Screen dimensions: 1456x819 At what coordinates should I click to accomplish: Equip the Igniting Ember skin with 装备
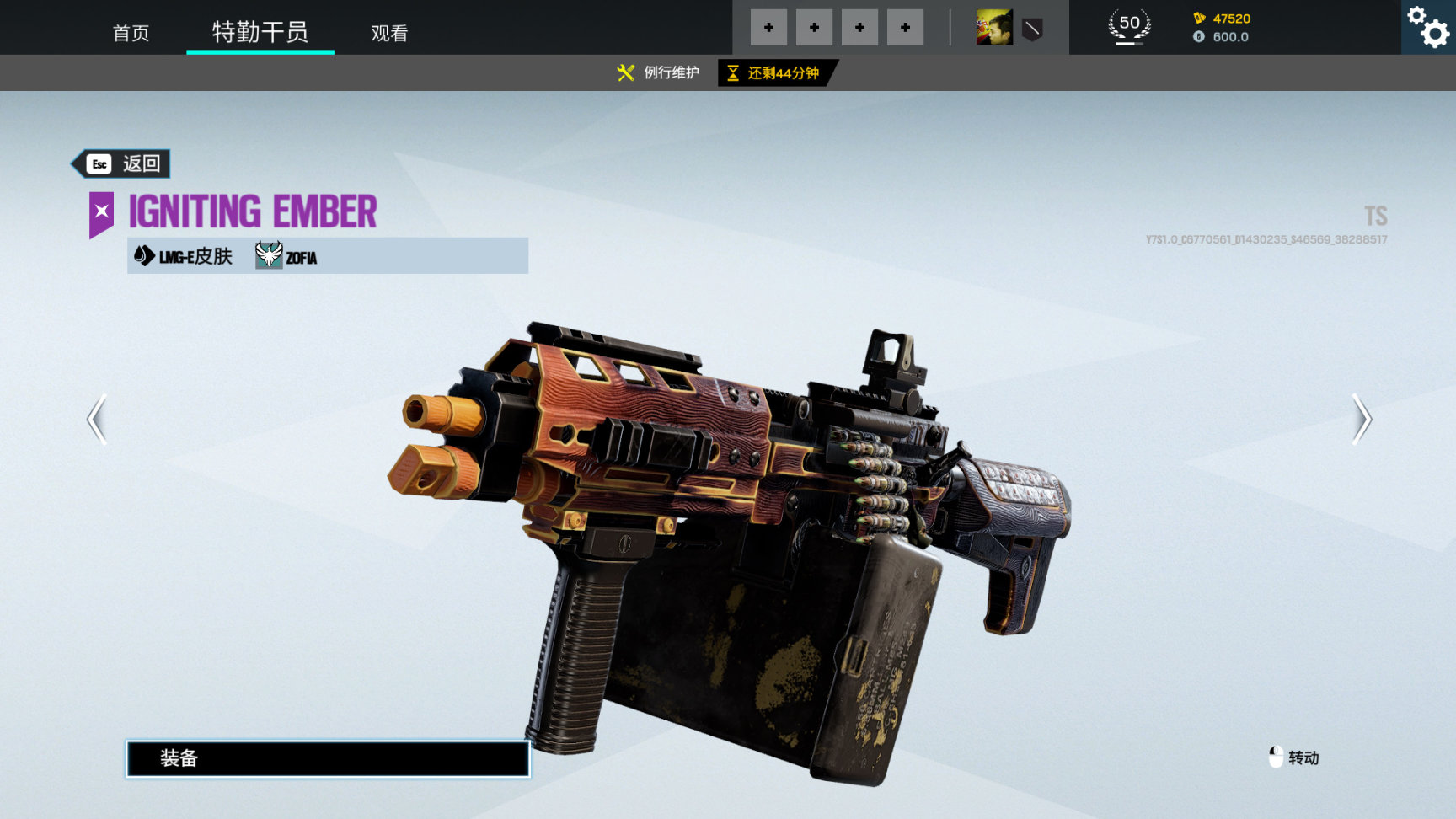pyautogui.click(x=328, y=758)
